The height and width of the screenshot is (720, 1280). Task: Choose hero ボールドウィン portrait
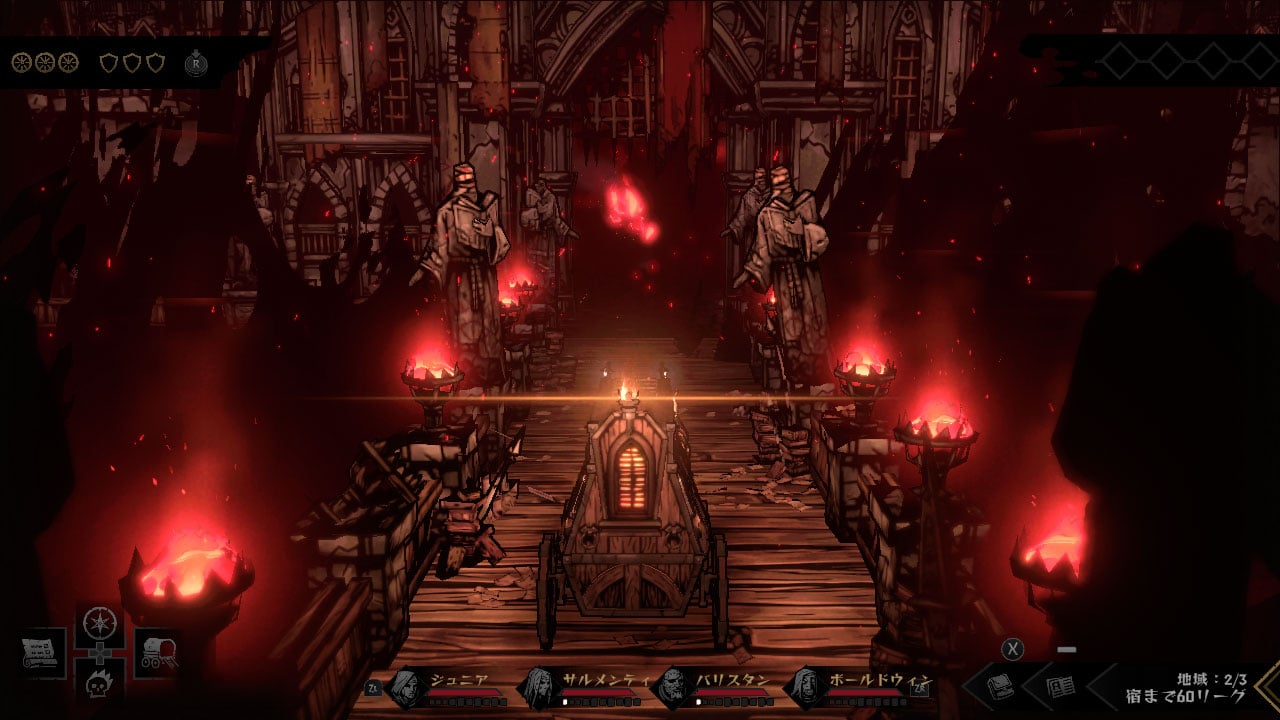[x=804, y=687]
